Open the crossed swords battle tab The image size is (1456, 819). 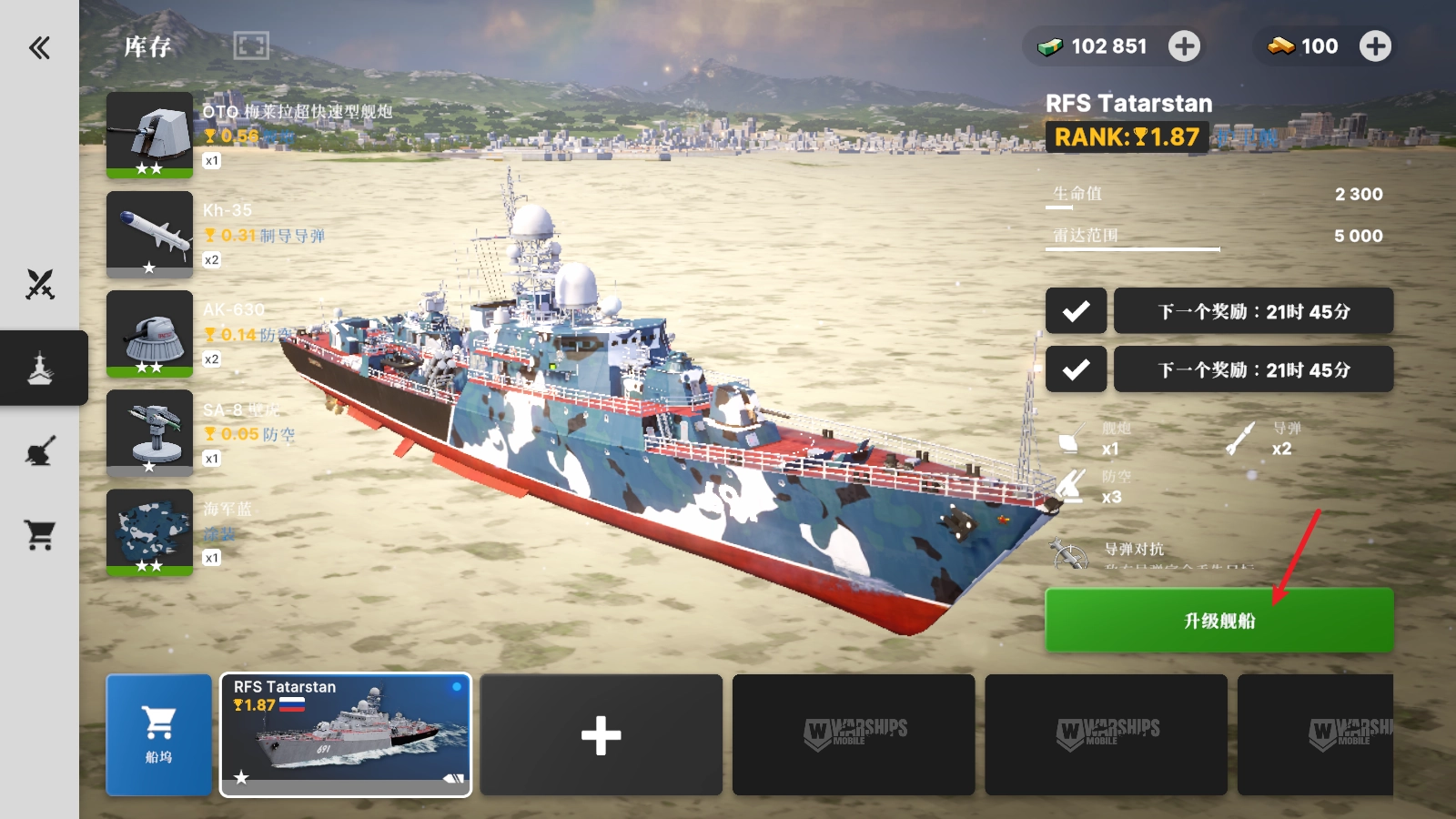point(40,284)
